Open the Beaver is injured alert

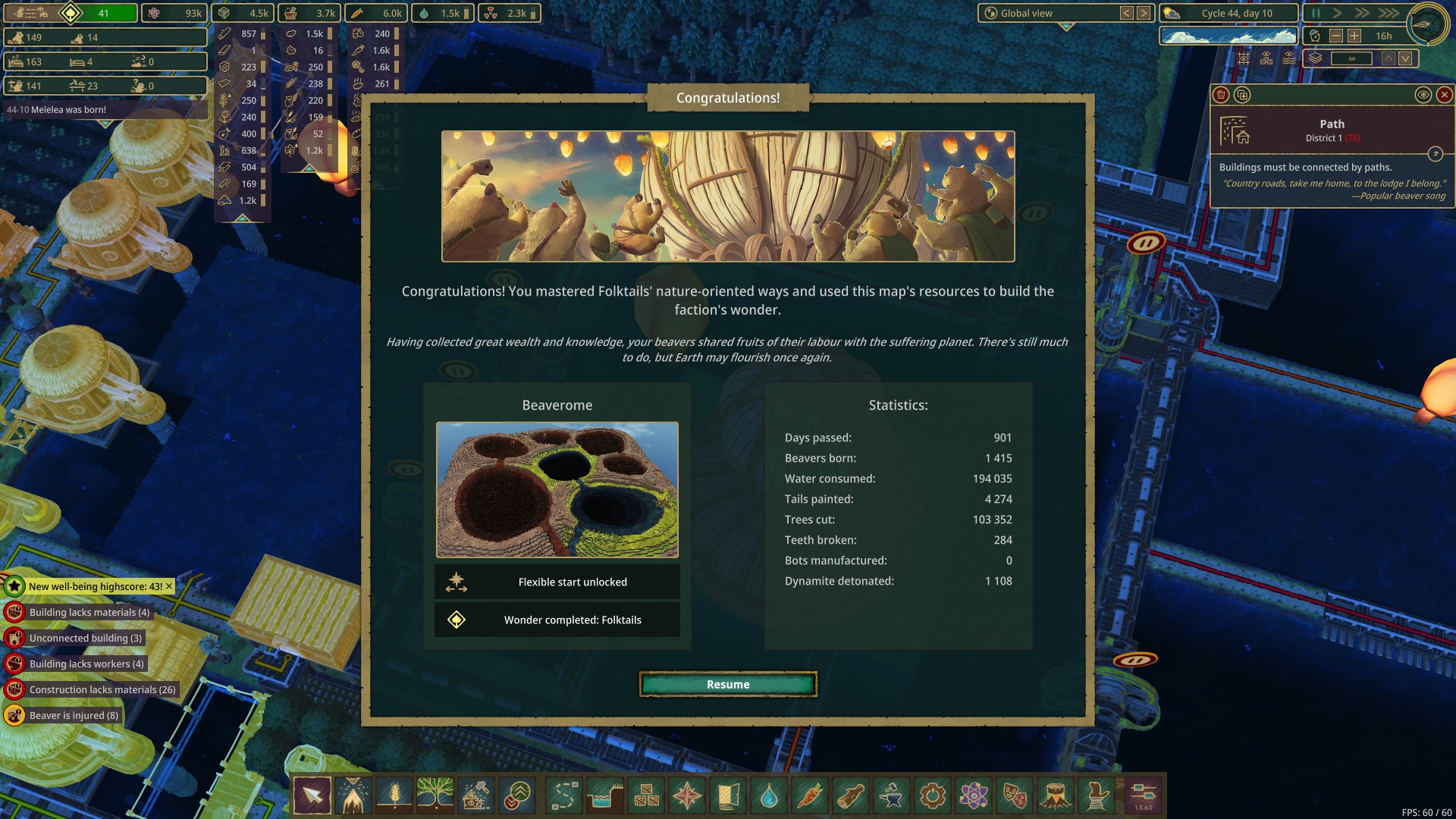(74, 715)
